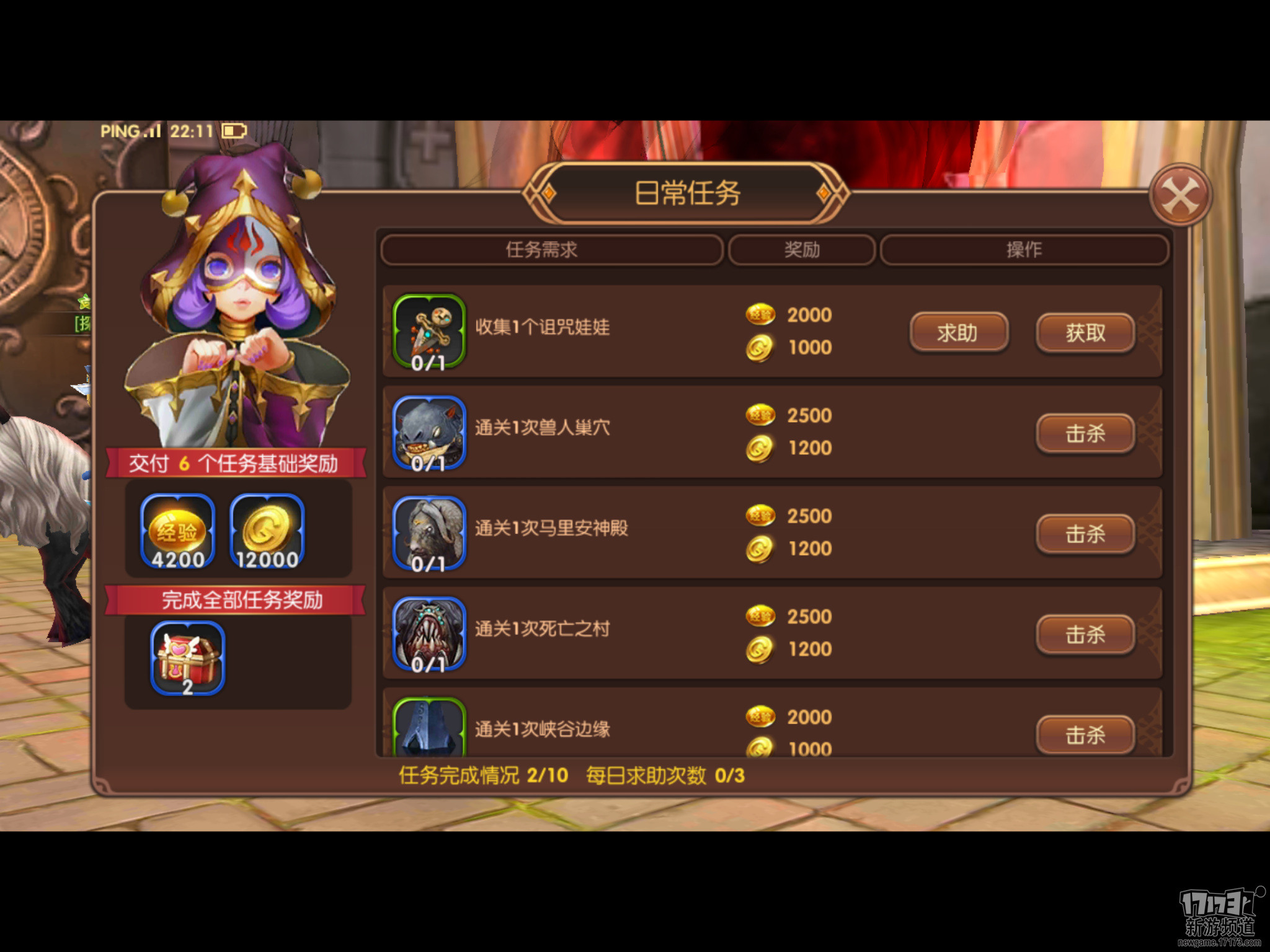Click the 求助 (help) button for 诅咒娃娃 quest
The height and width of the screenshot is (952, 1270).
(x=958, y=333)
